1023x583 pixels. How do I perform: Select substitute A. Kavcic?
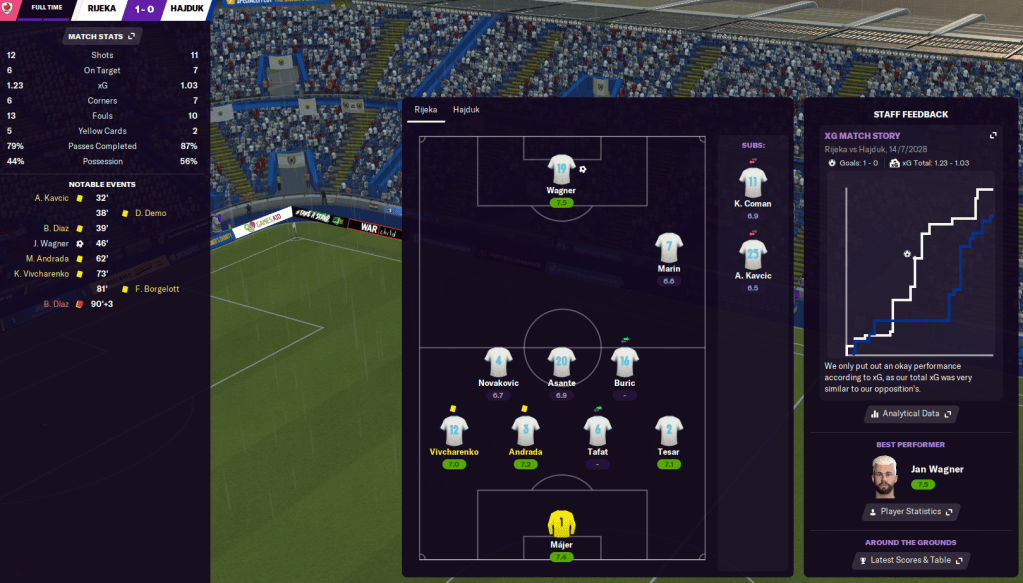[753, 255]
